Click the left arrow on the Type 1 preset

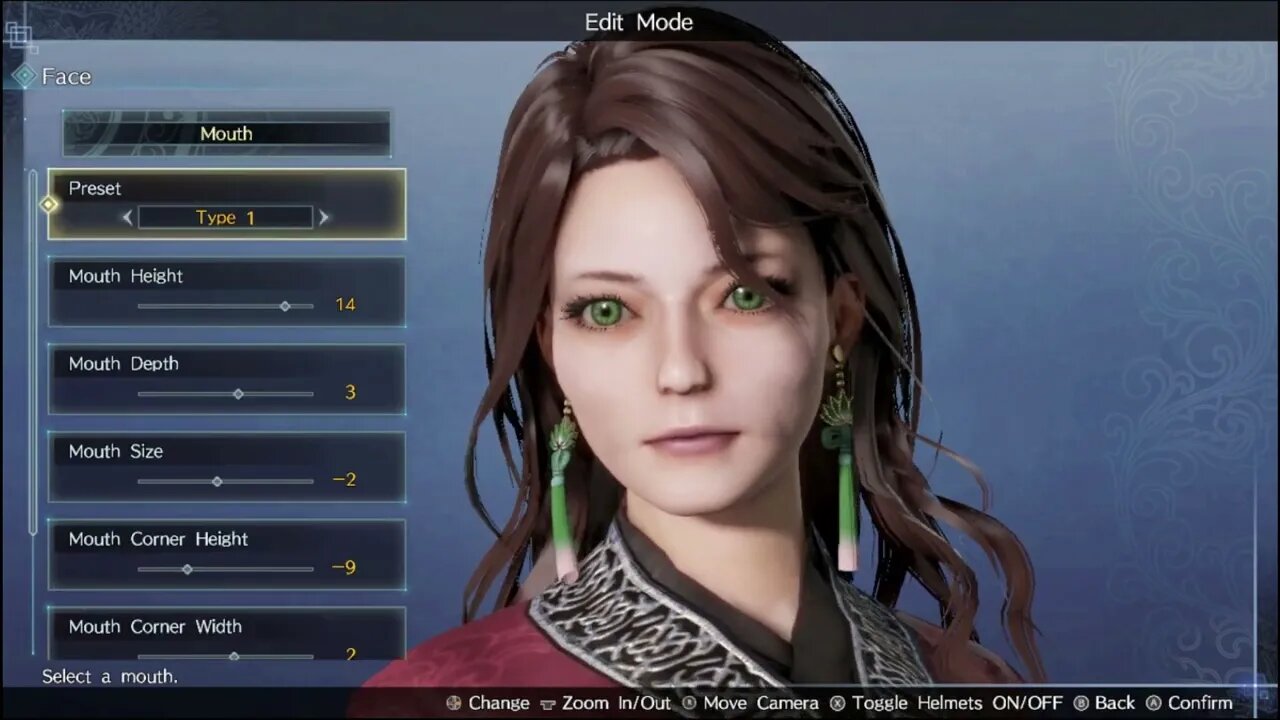tap(128, 217)
